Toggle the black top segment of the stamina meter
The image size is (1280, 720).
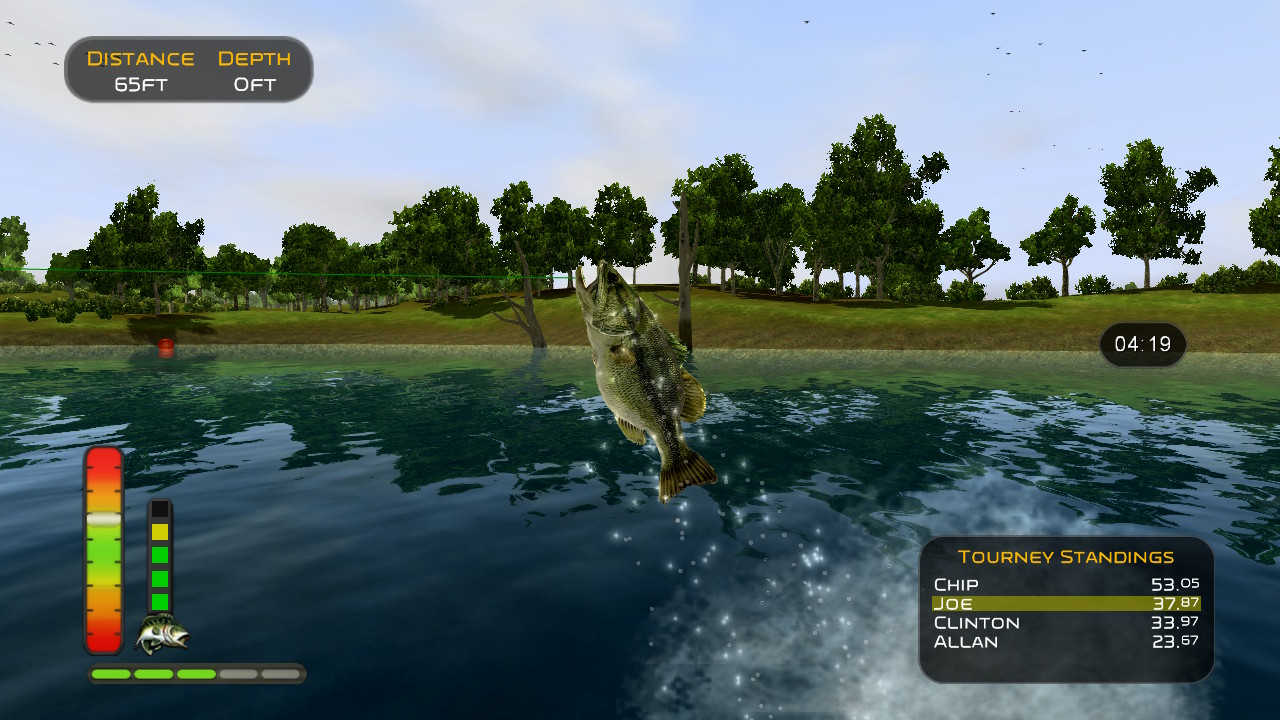(x=158, y=508)
